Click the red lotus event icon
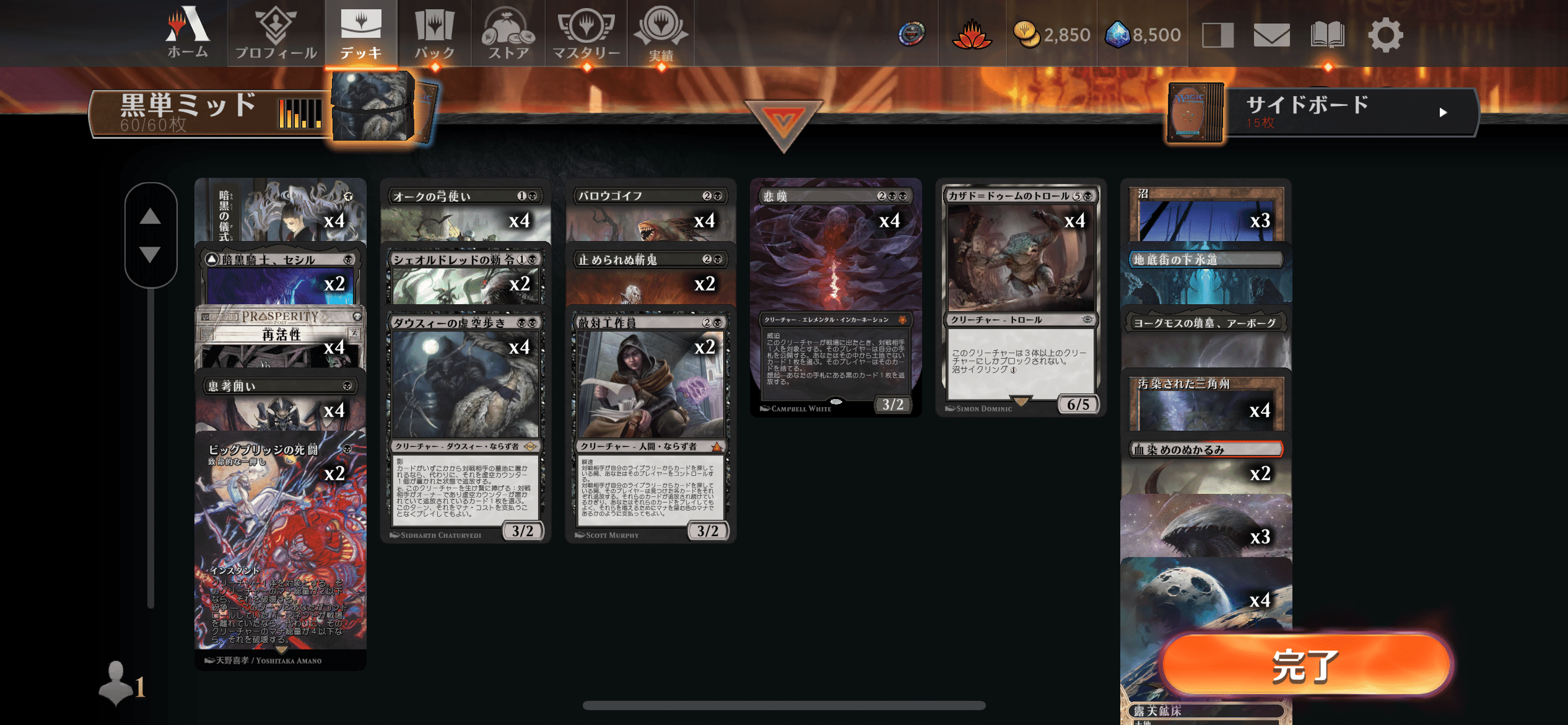The width and height of the screenshot is (1568, 725). point(971,34)
